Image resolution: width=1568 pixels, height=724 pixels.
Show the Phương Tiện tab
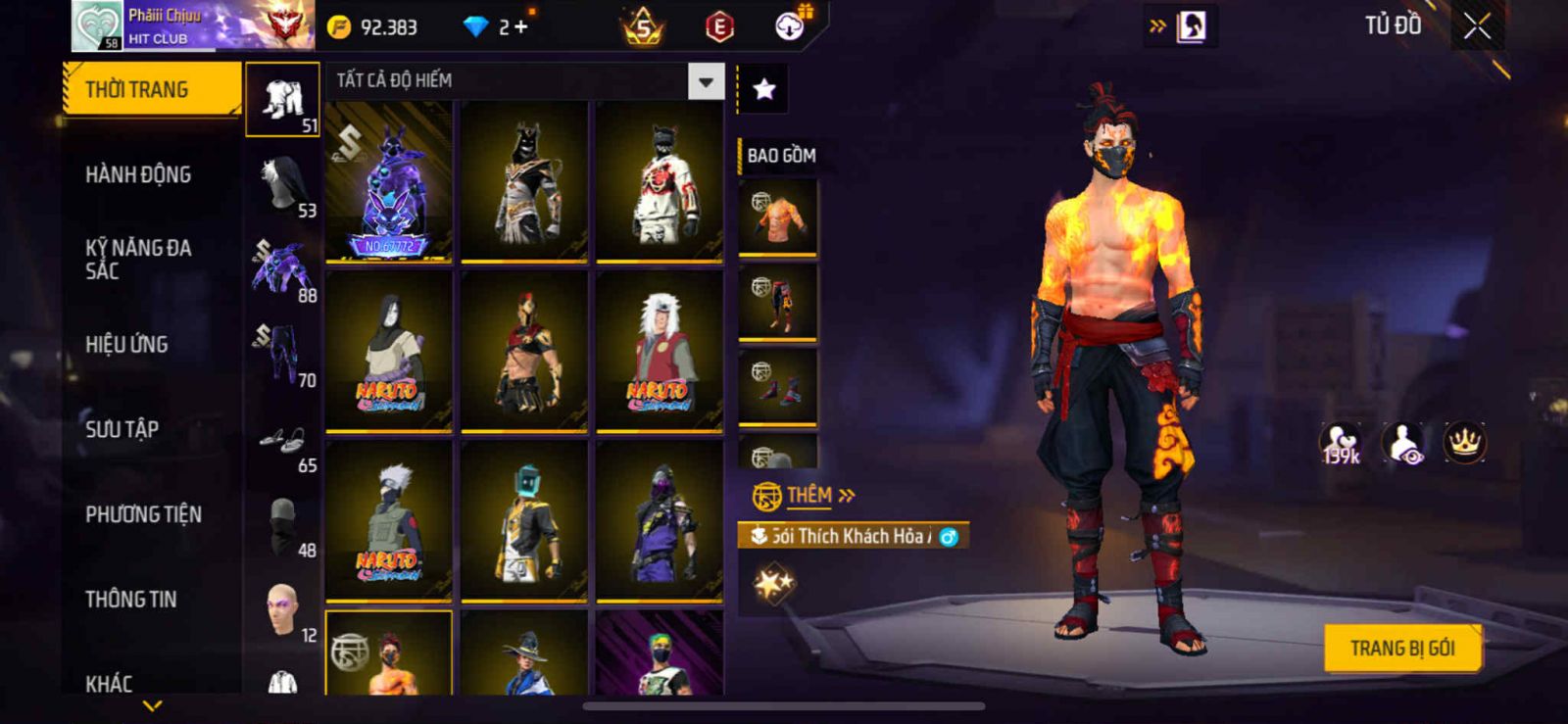143,514
